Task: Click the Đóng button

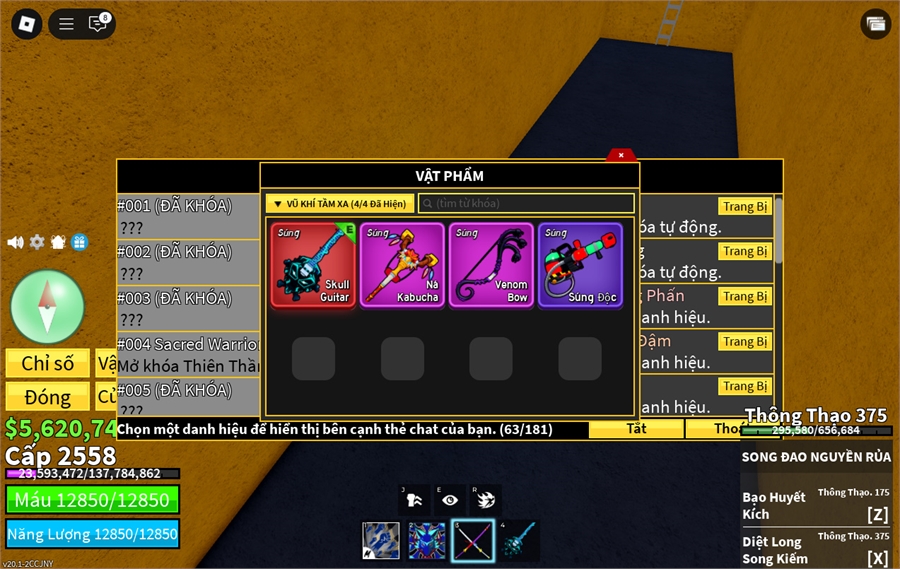Action: (48, 397)
